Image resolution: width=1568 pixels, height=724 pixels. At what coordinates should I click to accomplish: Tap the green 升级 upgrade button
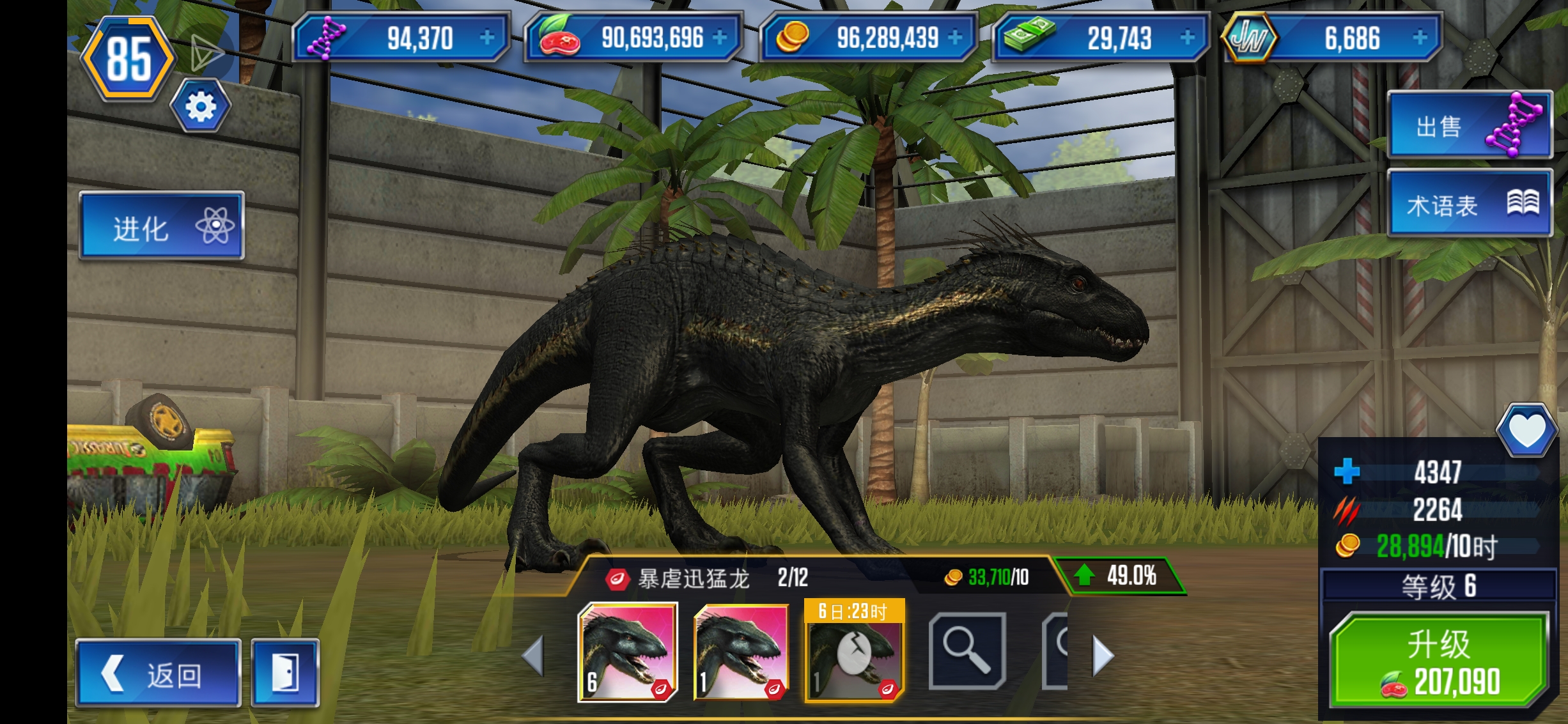point(1438,659)
